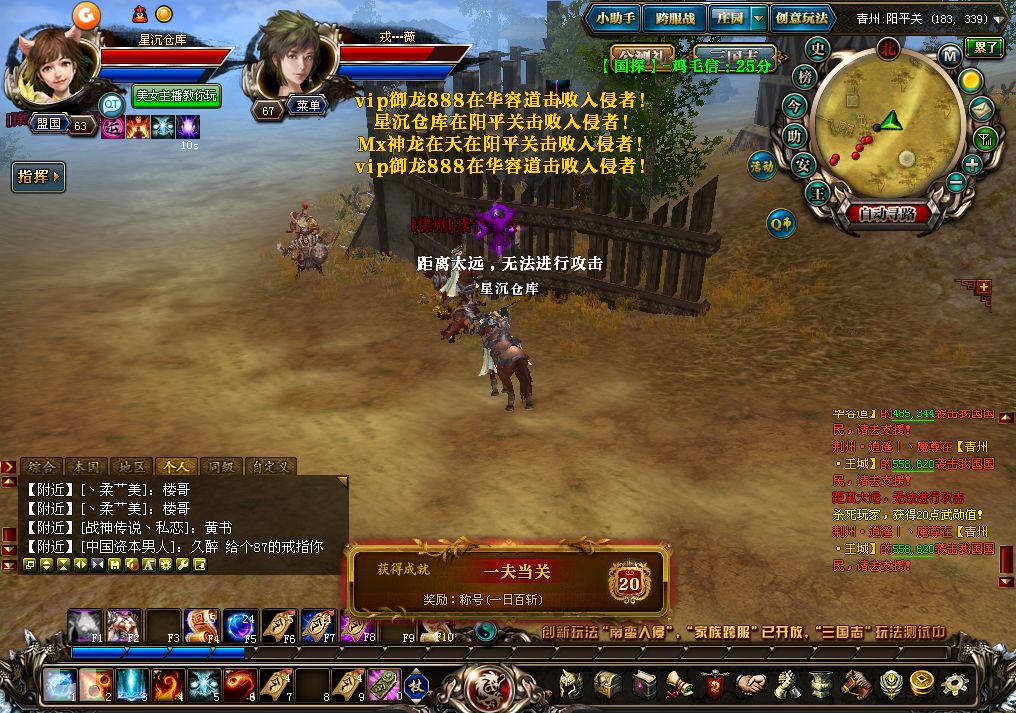Image resolution: width=1016 pixels, height=713 pixels.
Task: Click the 美女主播教你玩 green button
Action: coord(176,96)
